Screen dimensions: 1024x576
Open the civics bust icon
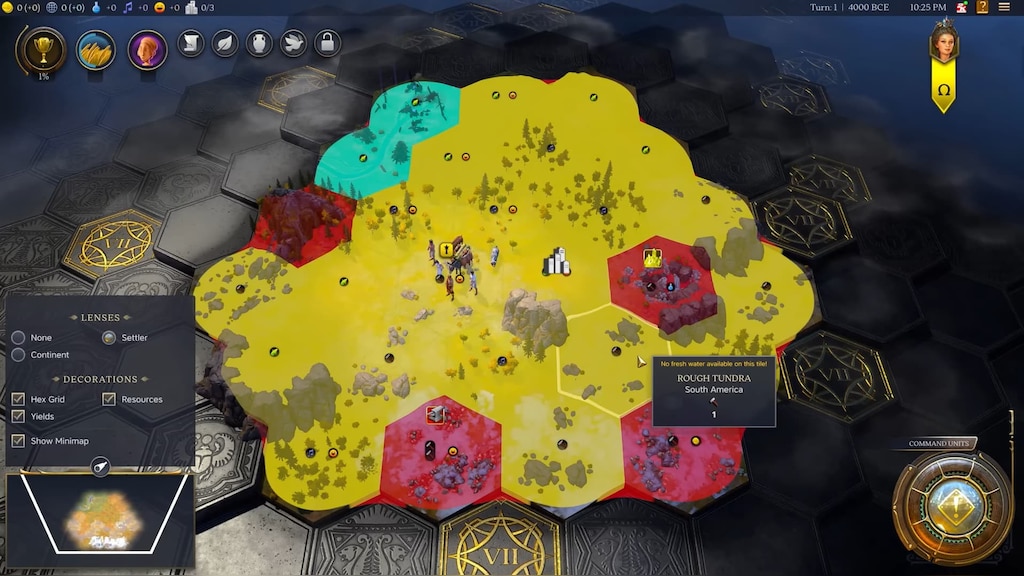click(x=147, y=50)
